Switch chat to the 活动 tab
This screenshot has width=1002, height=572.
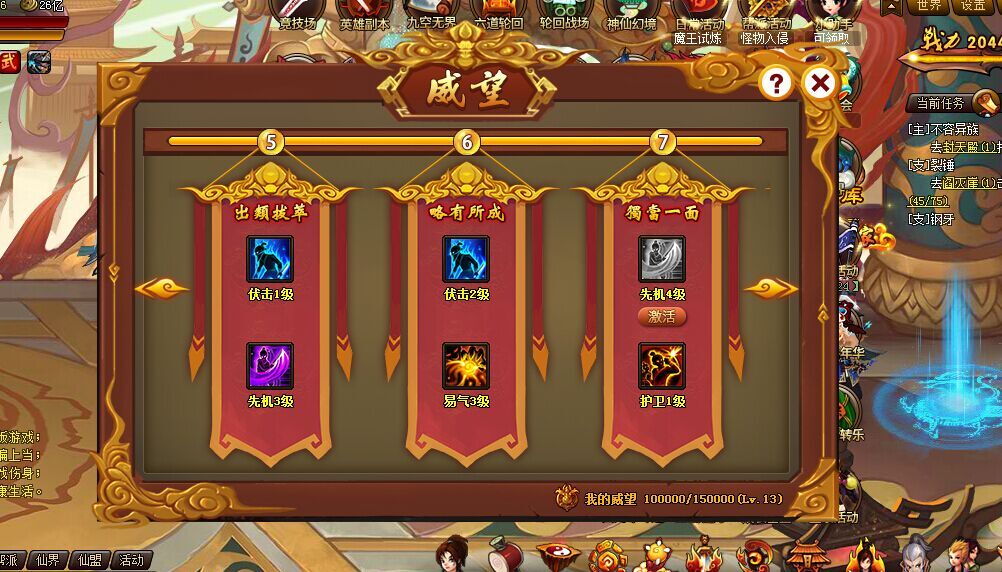click(x=131, y=561)
